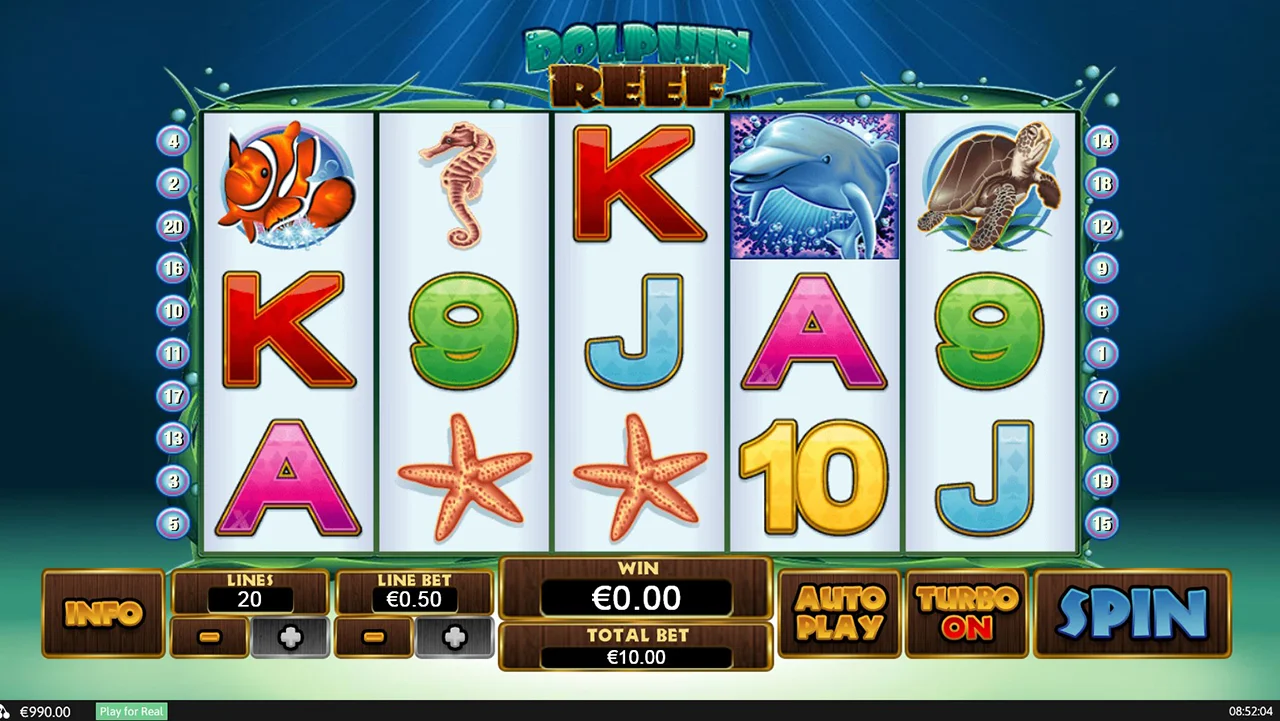Choose payline bubble number 14
Screen dimensions: 1280x721
[x=1102, y=141]
